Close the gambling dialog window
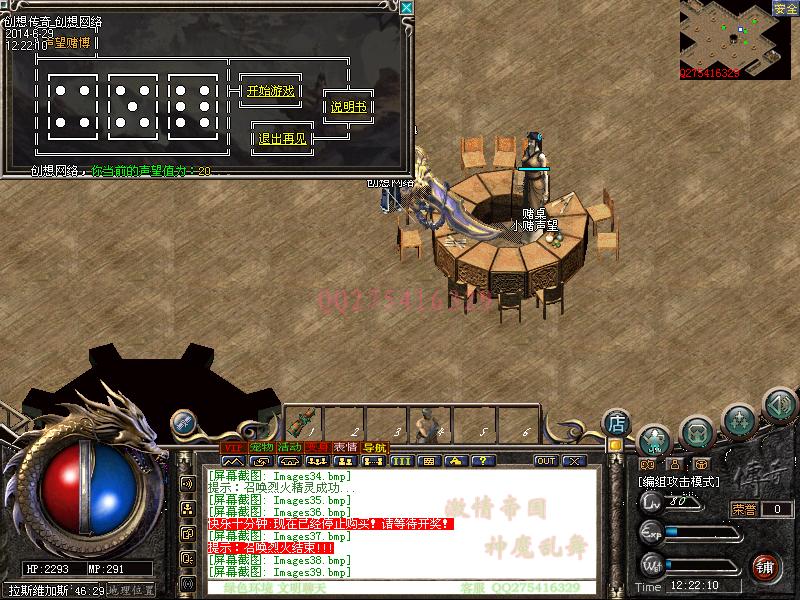The image size is (800, 600). pos(406,8)
